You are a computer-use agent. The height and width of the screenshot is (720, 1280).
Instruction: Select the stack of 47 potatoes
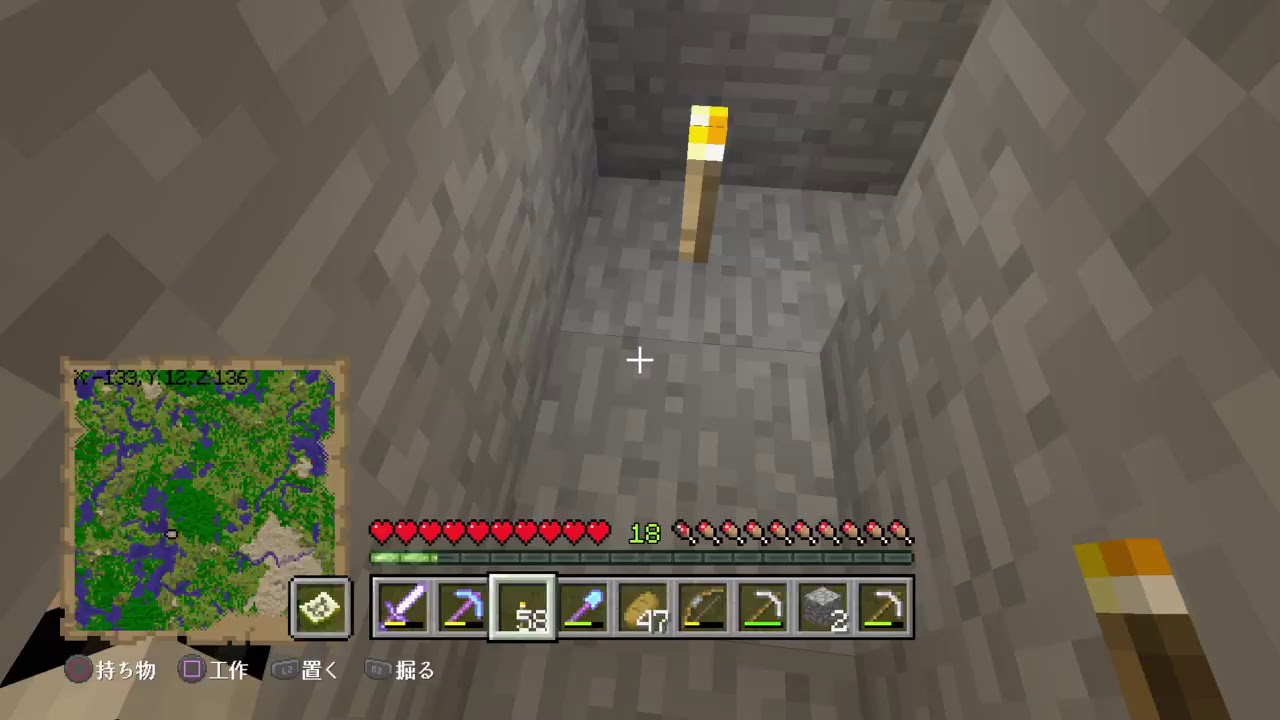[x=645, y=607]
